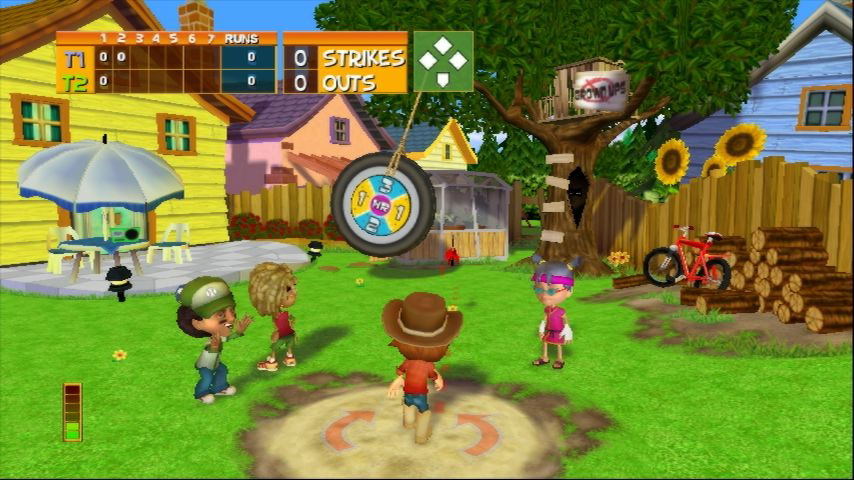Select the T1 row on the scoreboard
The height and width of the screenshot is (480, 854).
point(165,58)
